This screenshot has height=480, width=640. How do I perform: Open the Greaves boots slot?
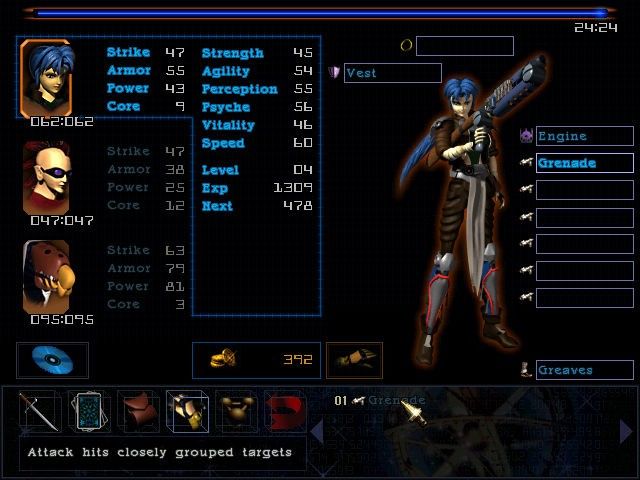coord(584,370)
